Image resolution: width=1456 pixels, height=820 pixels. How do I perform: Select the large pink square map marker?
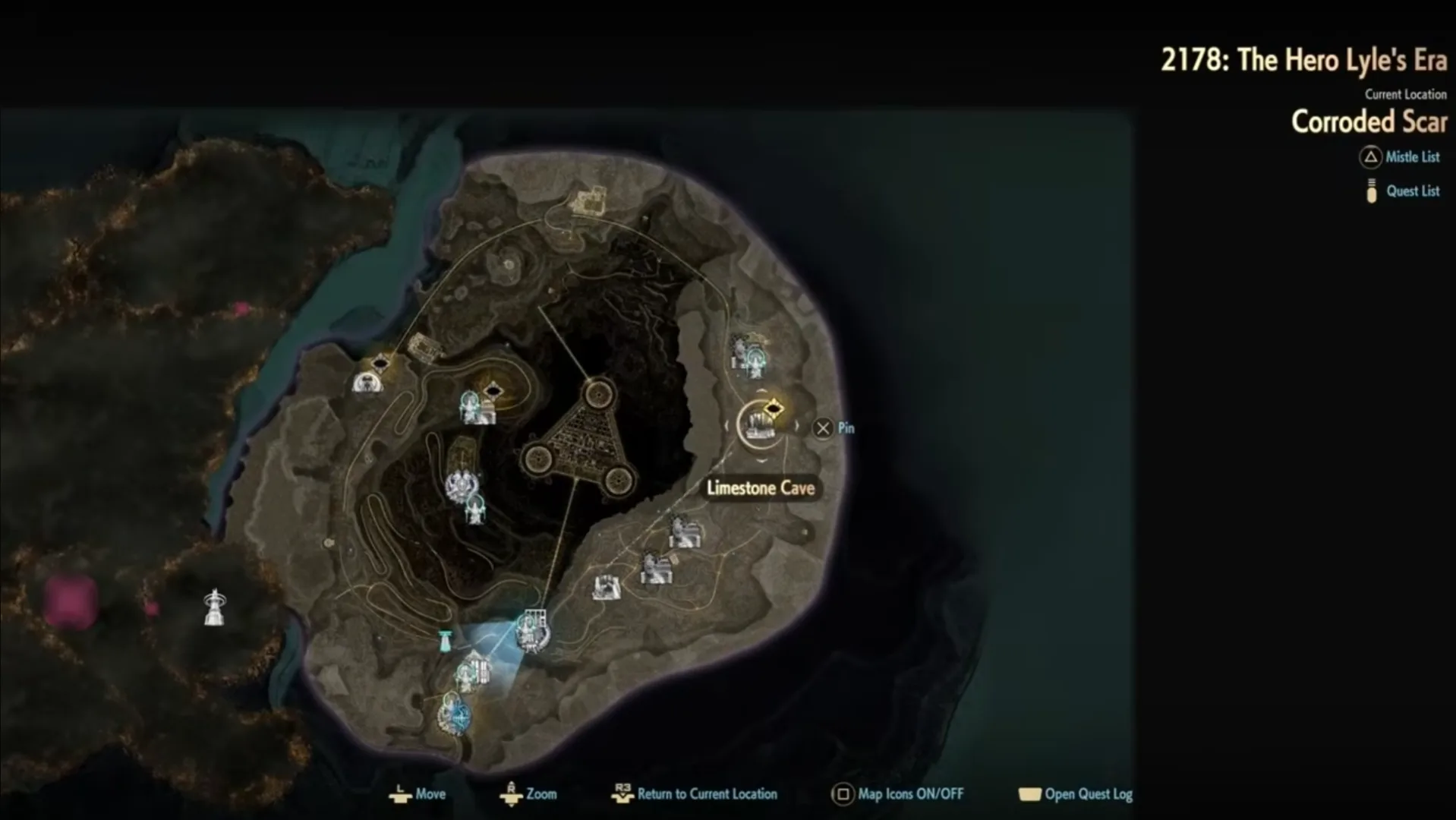pos(71,601)
